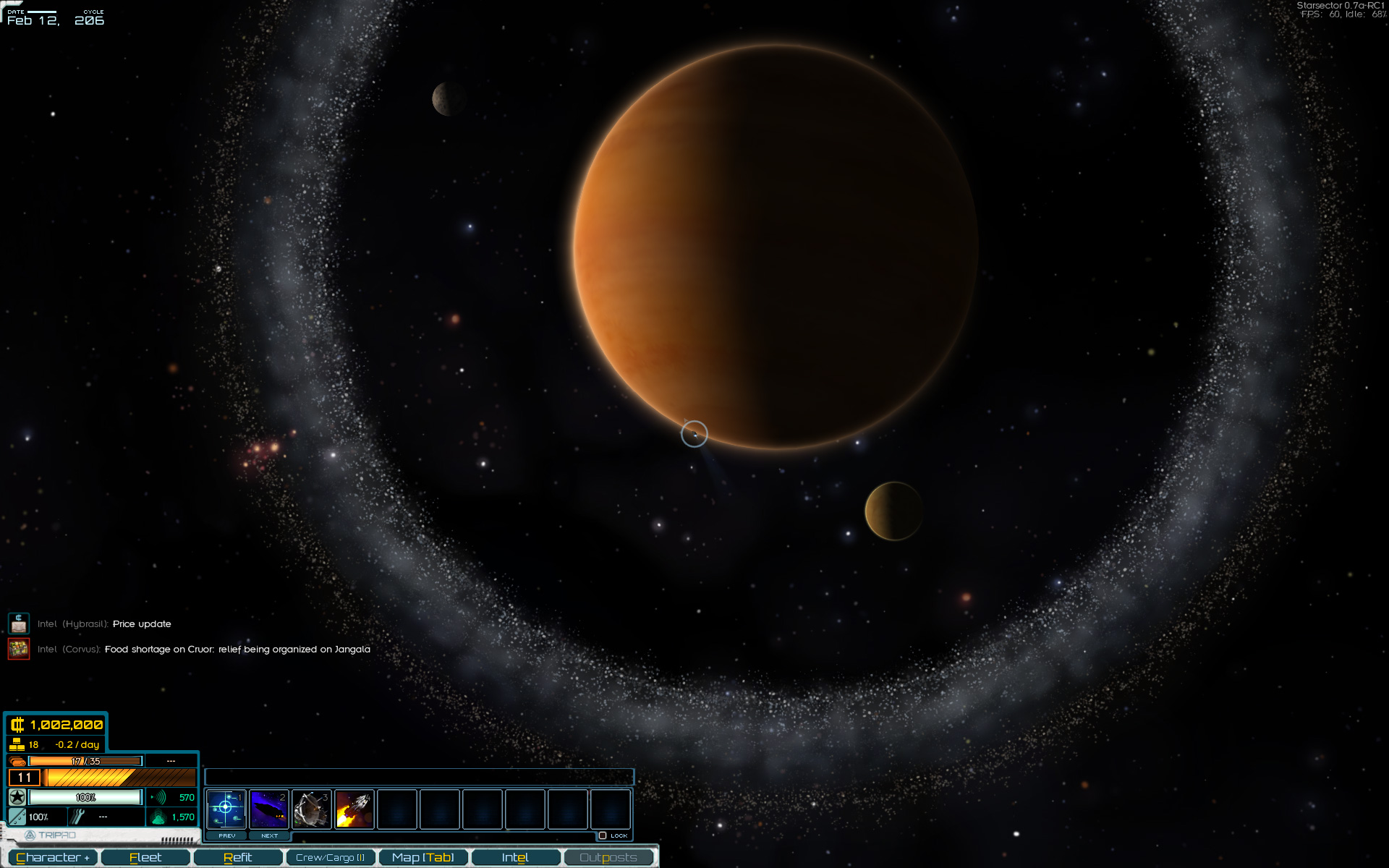Open the Map tab
The width and height of the screenshot is (1389, 868).
(x=422, y=858)
